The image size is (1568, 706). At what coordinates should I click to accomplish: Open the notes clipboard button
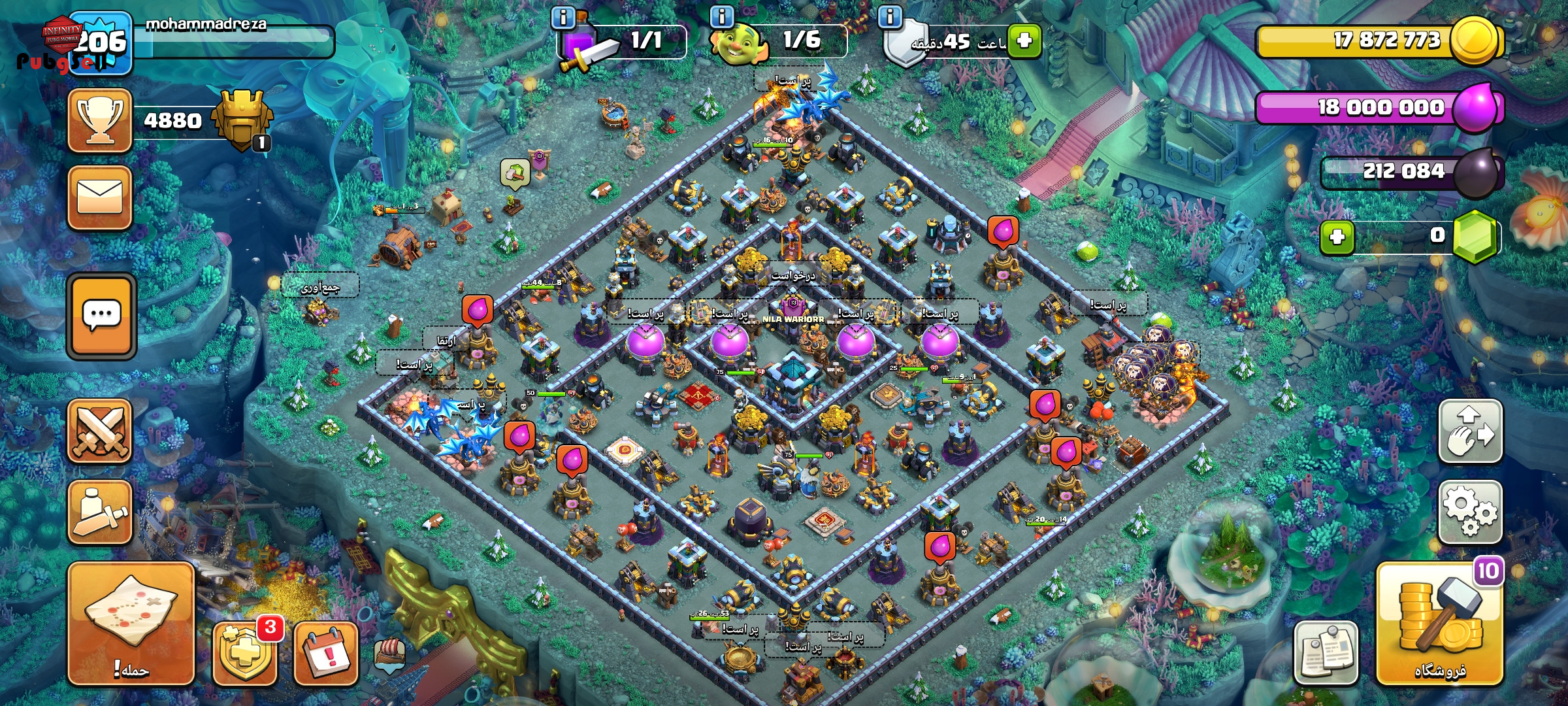click(1326, 652)
